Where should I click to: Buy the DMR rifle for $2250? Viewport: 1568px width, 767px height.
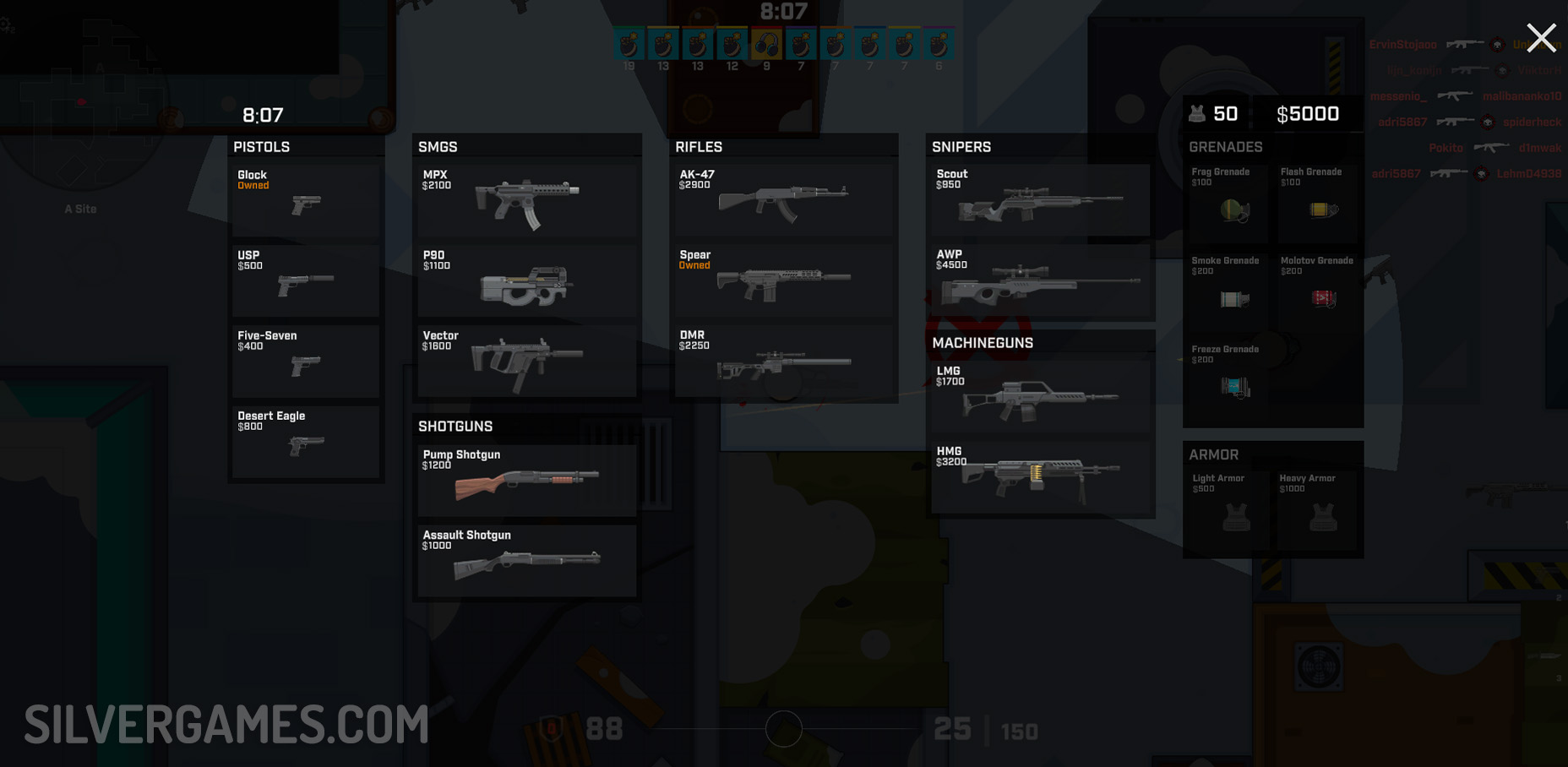click(x=783, y=362)
